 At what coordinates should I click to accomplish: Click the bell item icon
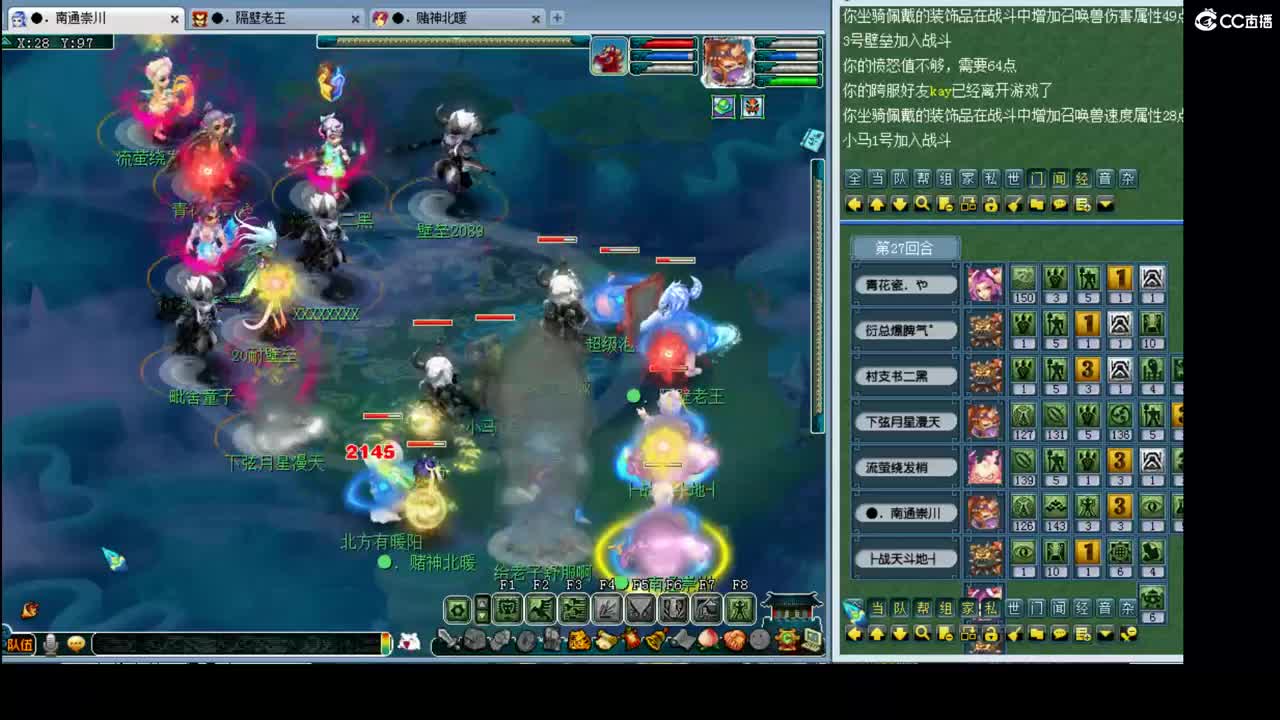coord(656,638)
